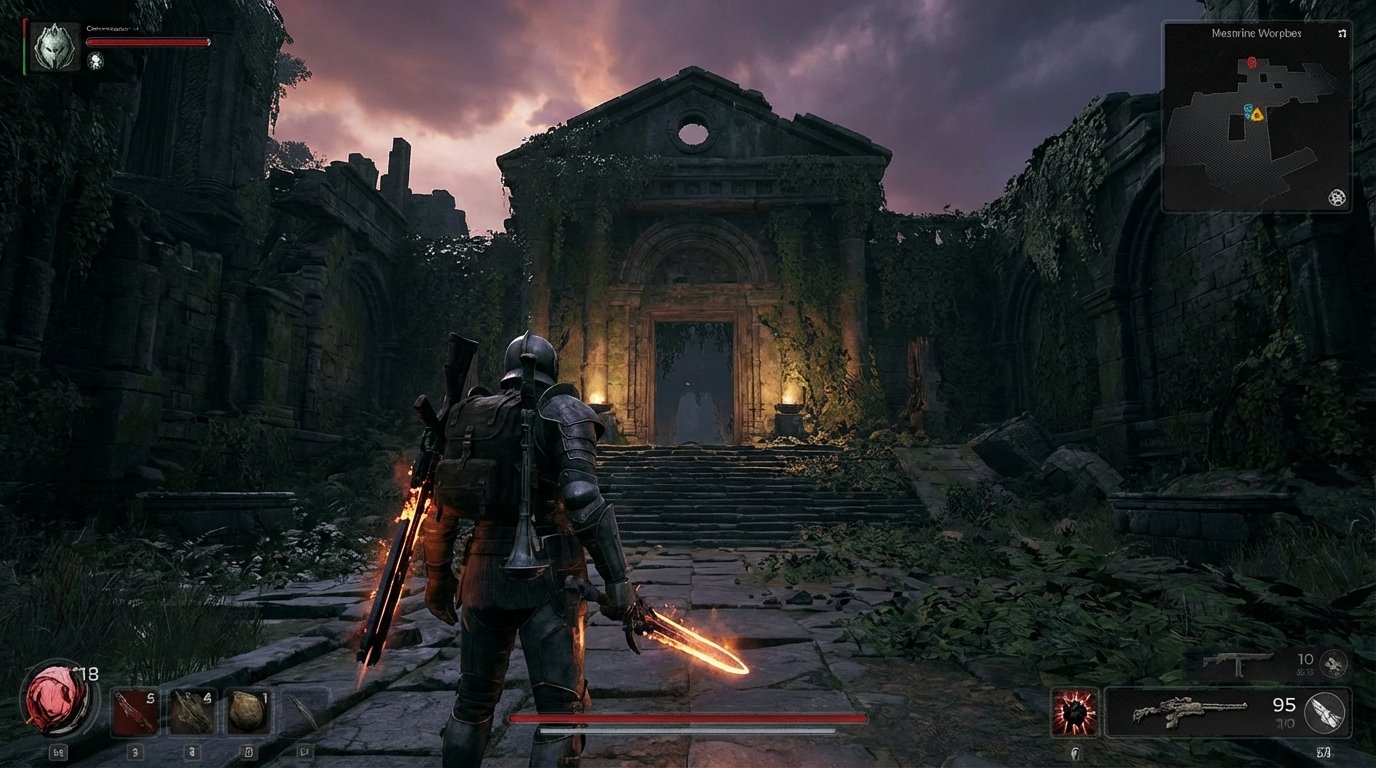The image size is (1376, 768).
Task: Click the empty fourth consumable slot
Action: click(300, 711)
